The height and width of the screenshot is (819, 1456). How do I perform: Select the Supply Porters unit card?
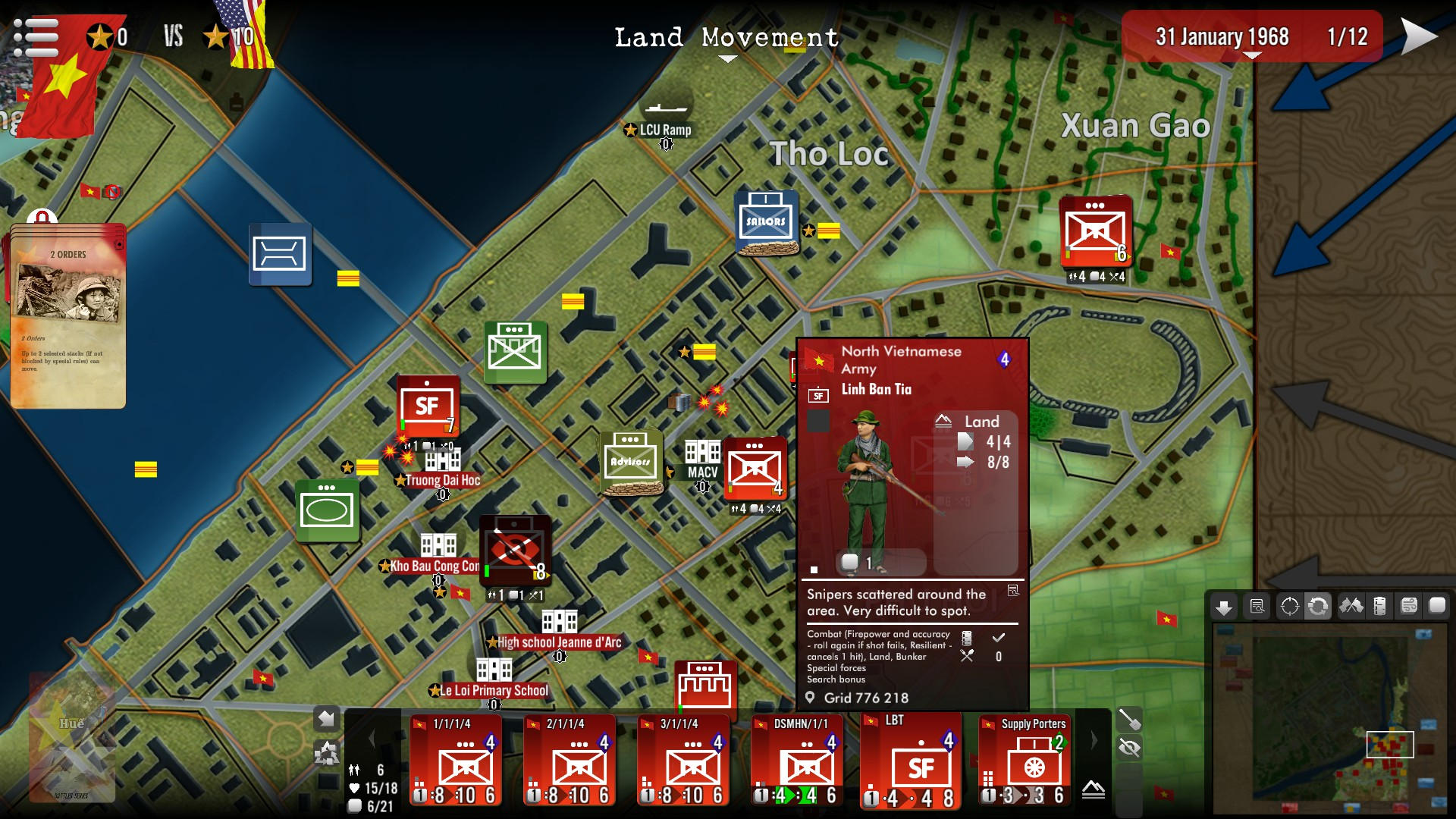click(x=1025, y=762)
